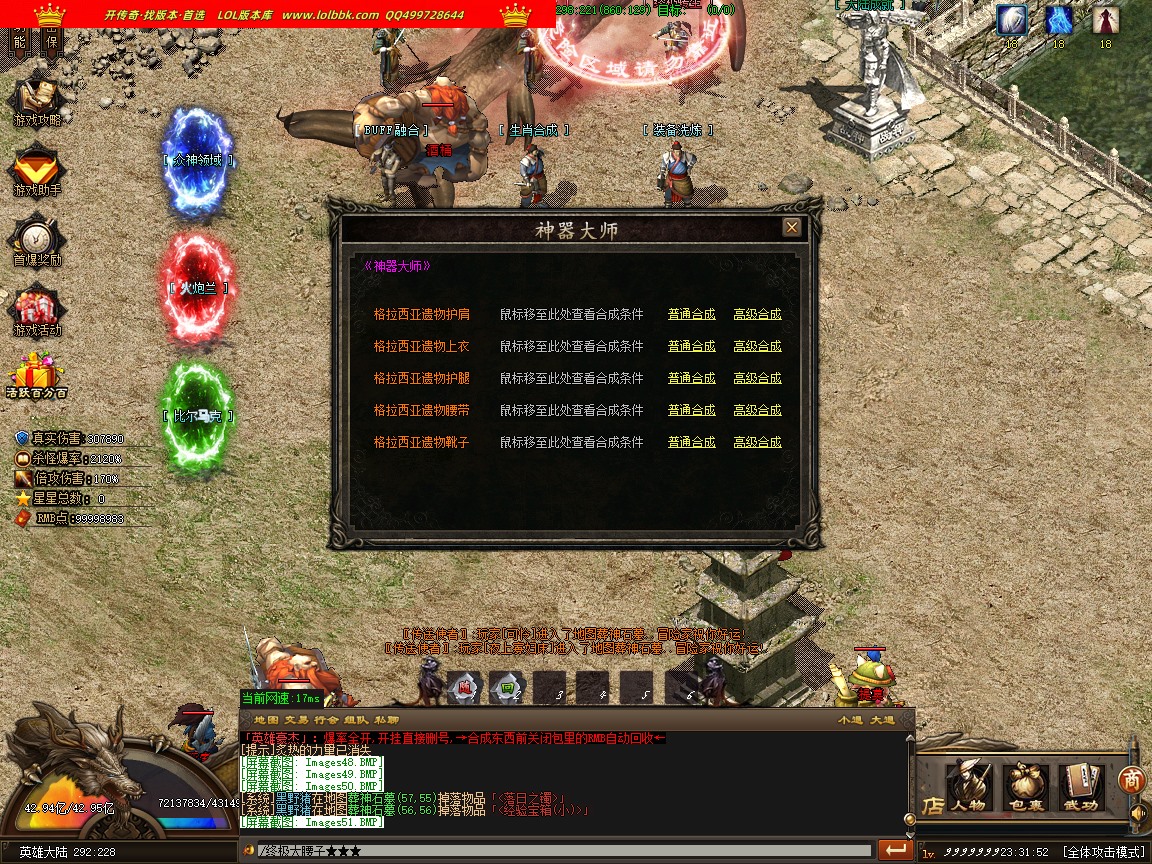
Task: Open the 游戏助手 helper icon
Action: 37,170
